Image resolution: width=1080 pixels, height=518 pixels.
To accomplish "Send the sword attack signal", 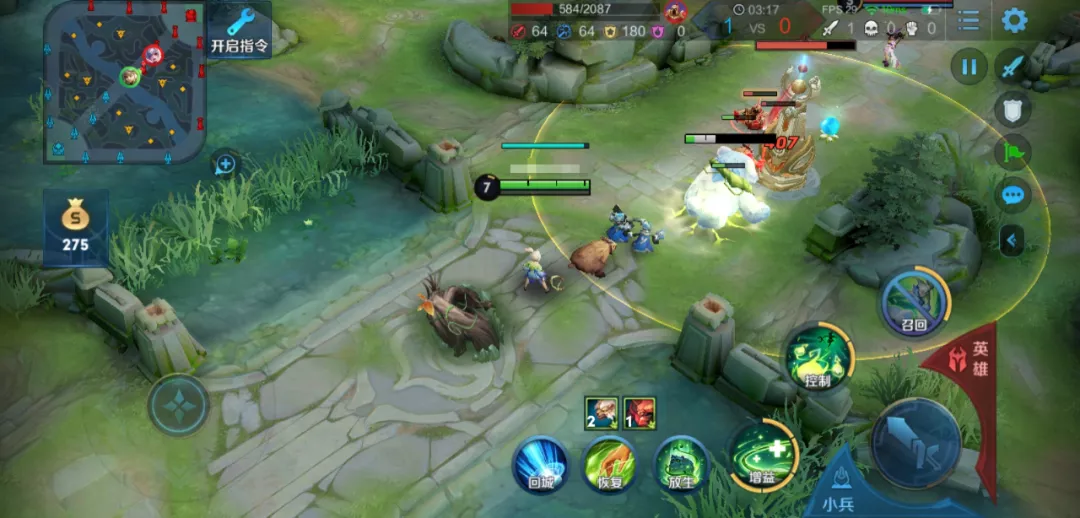I will tap(1013, 68).
